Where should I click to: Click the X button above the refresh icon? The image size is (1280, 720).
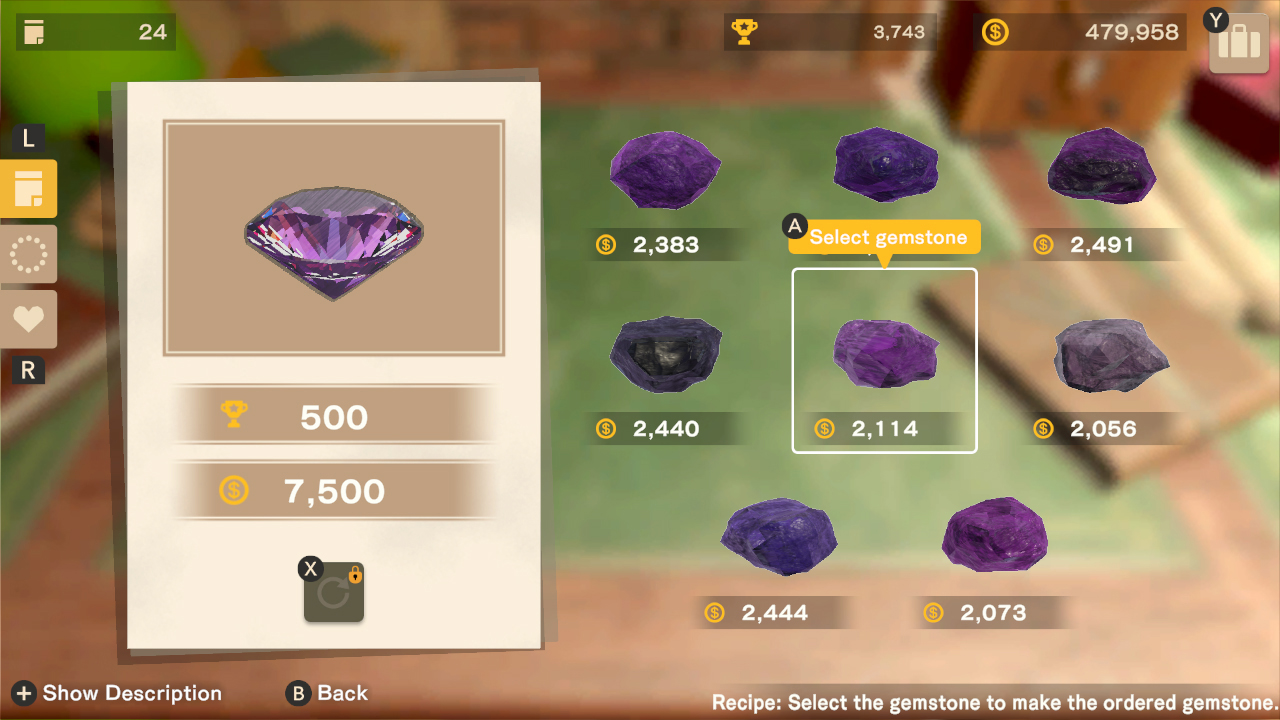[311, 568]
